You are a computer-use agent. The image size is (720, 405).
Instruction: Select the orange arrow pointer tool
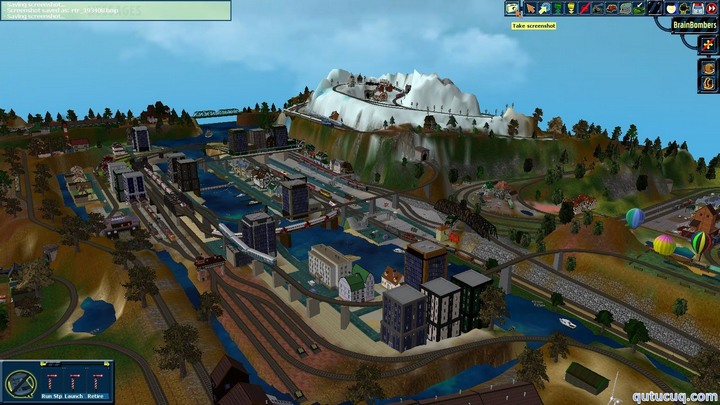[x=530, y=8]
